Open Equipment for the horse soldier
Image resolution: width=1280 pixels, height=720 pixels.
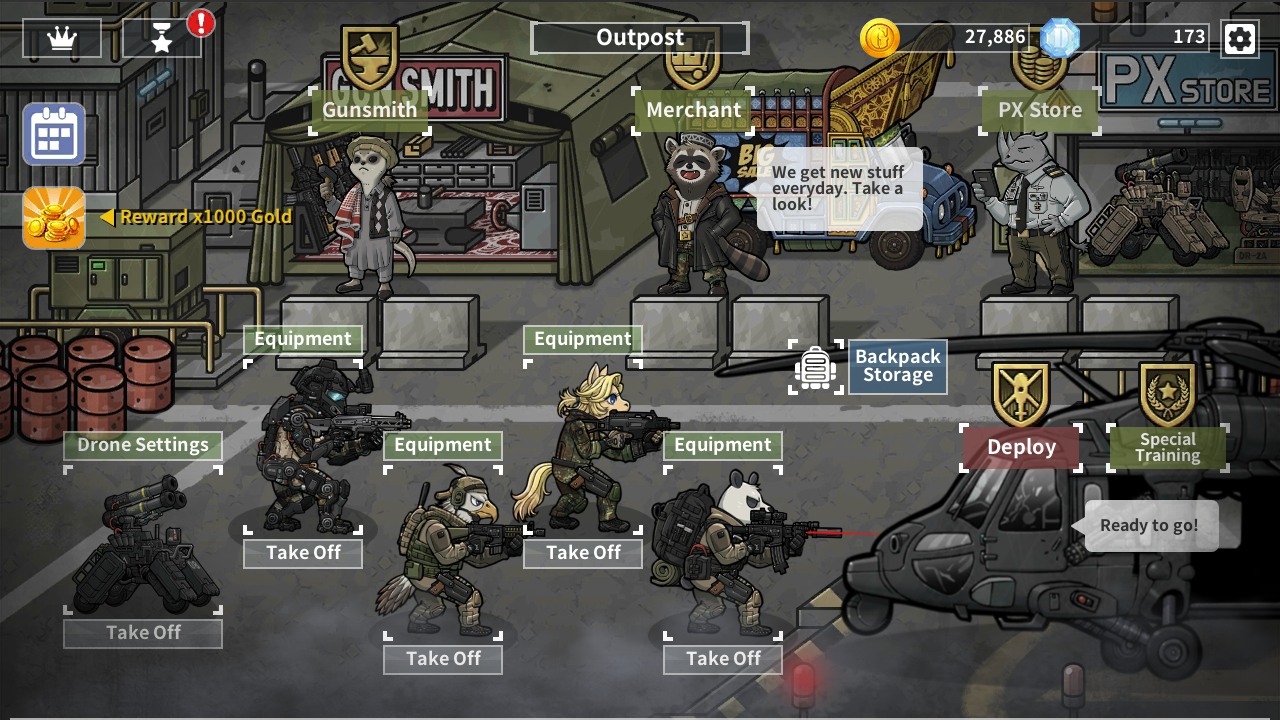(x=582, y=339)
